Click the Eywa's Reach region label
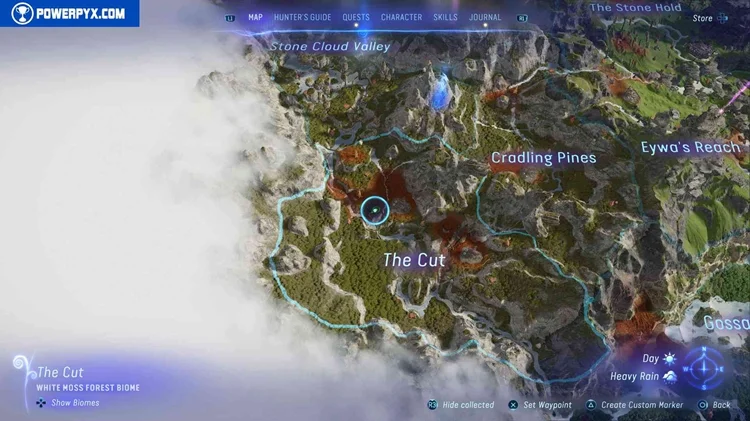Viewport: 750px width, 421px height. [691, 148]
